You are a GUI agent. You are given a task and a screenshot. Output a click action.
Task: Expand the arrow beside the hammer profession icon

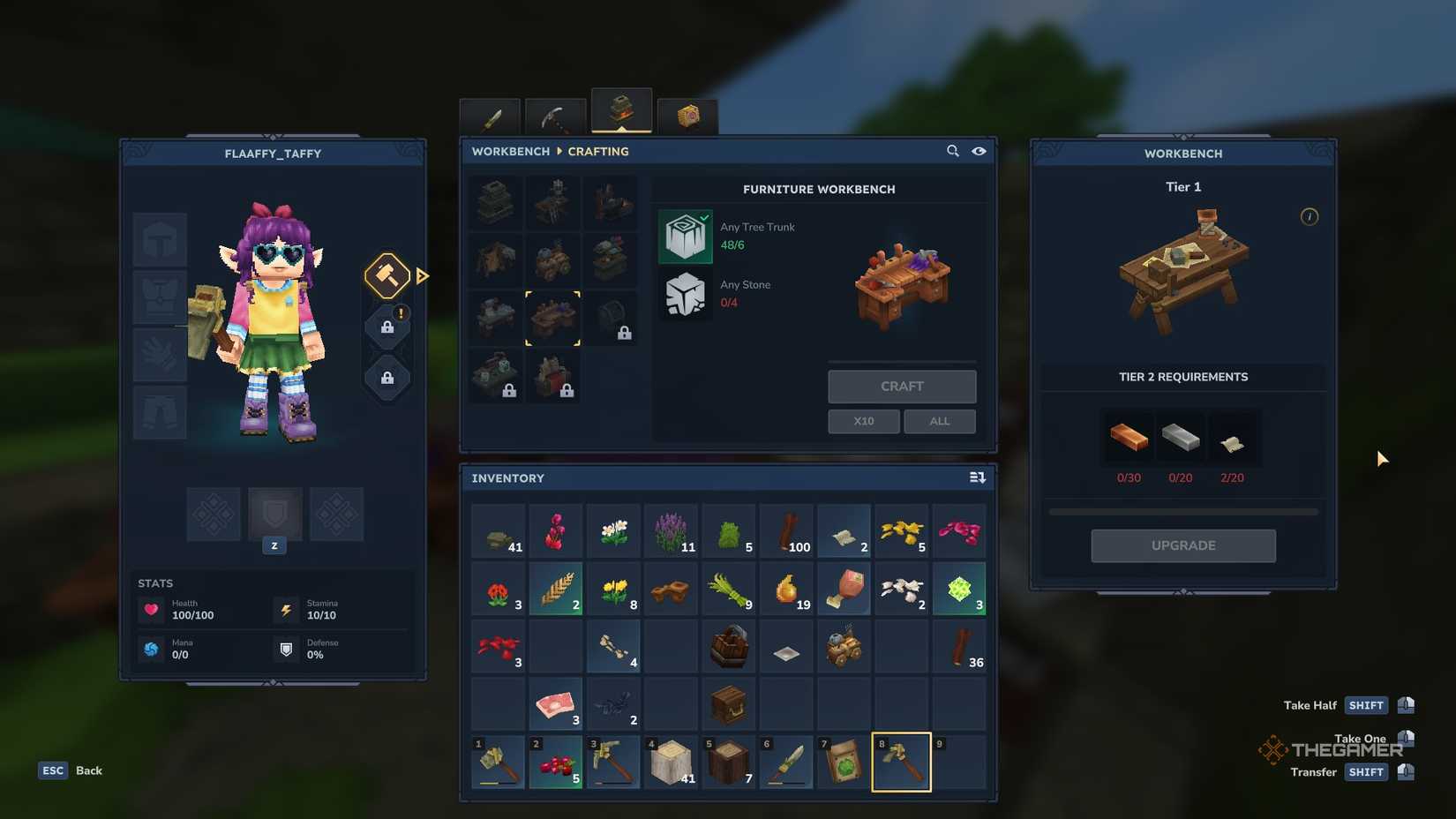tap(422, 275)
